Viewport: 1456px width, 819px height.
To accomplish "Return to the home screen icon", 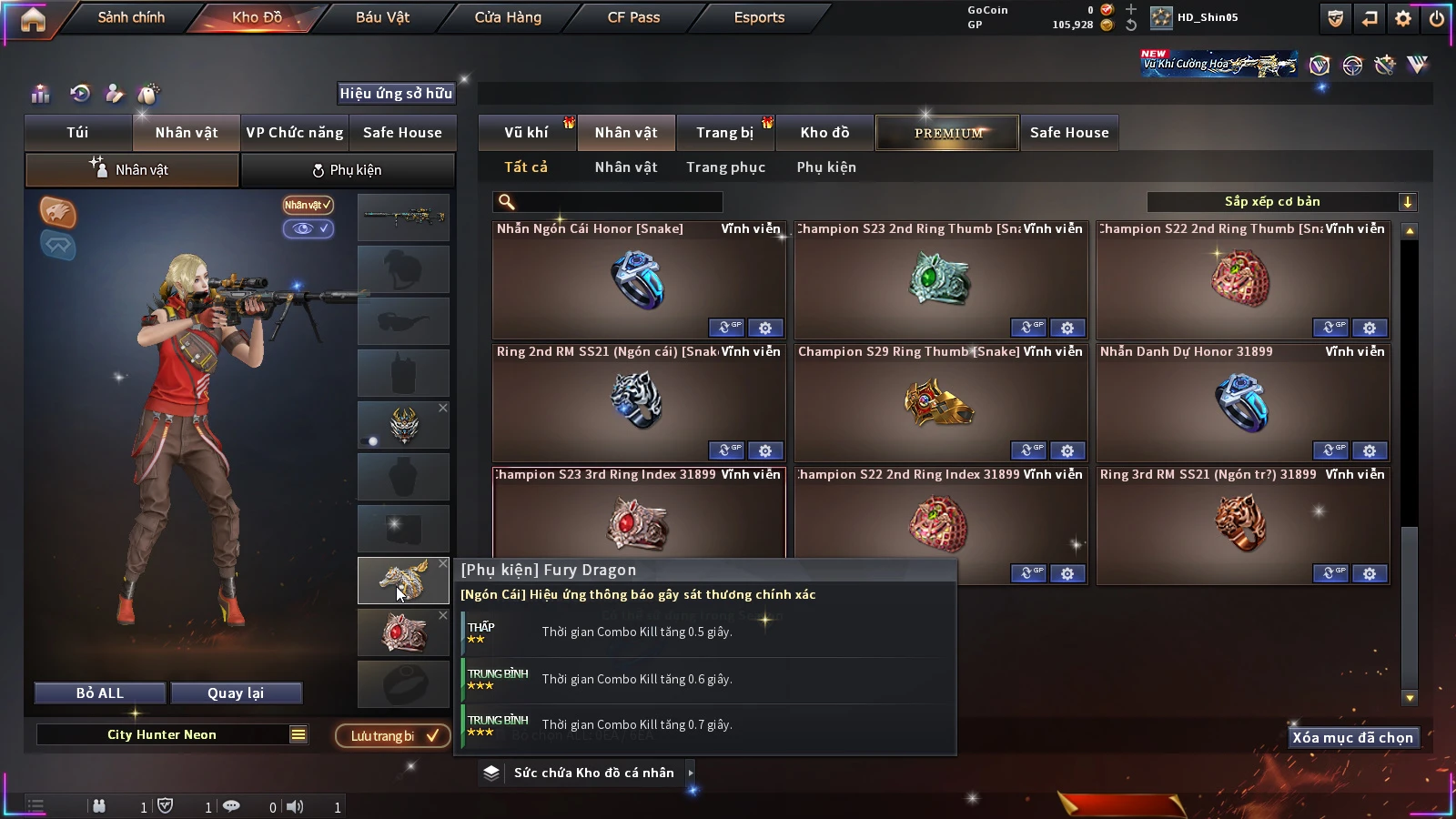I will pos(33,18).
